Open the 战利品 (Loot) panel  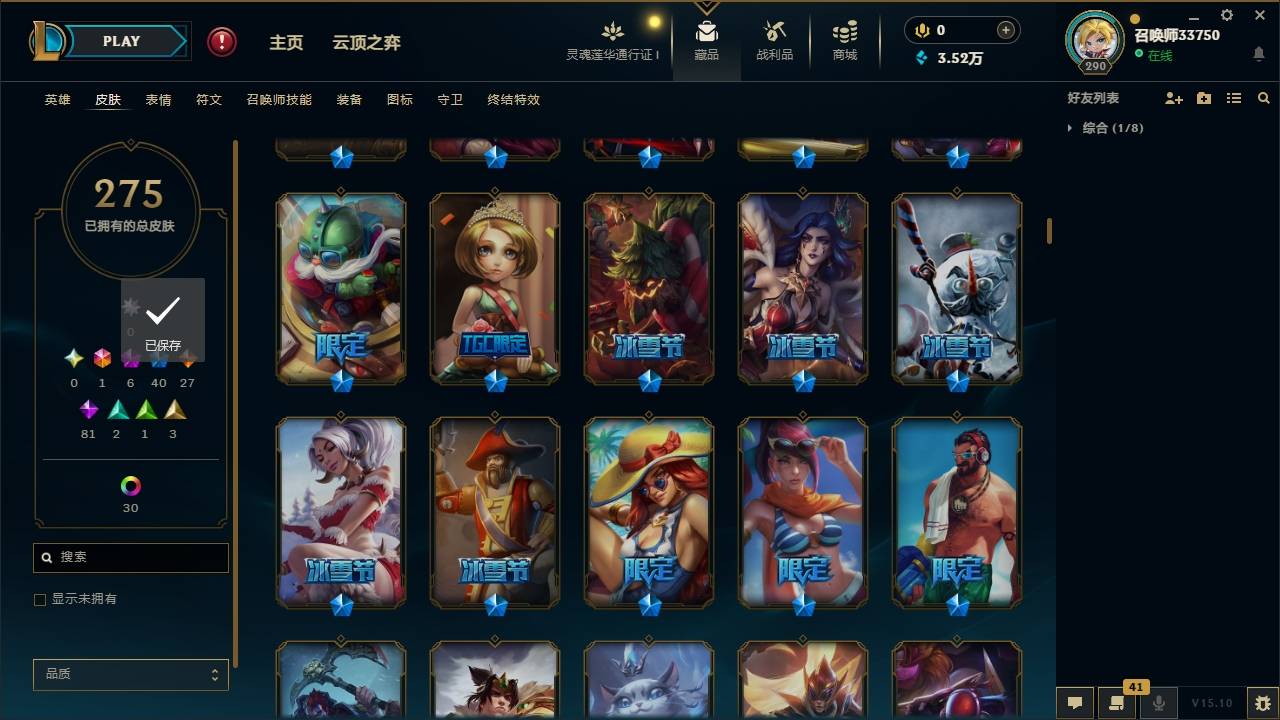(775, 40)
